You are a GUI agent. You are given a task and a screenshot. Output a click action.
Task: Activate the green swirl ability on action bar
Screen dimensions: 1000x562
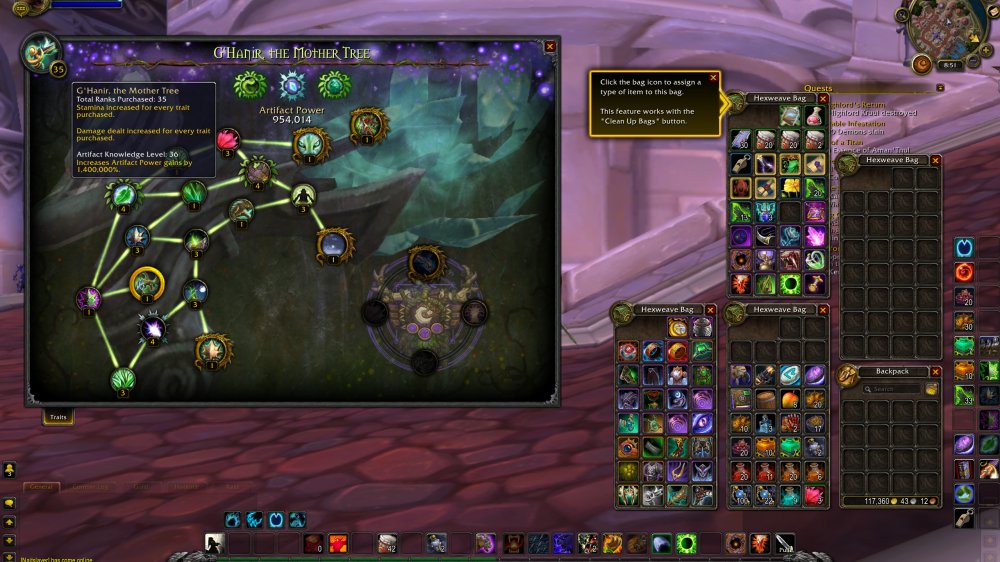coord(687,543)
